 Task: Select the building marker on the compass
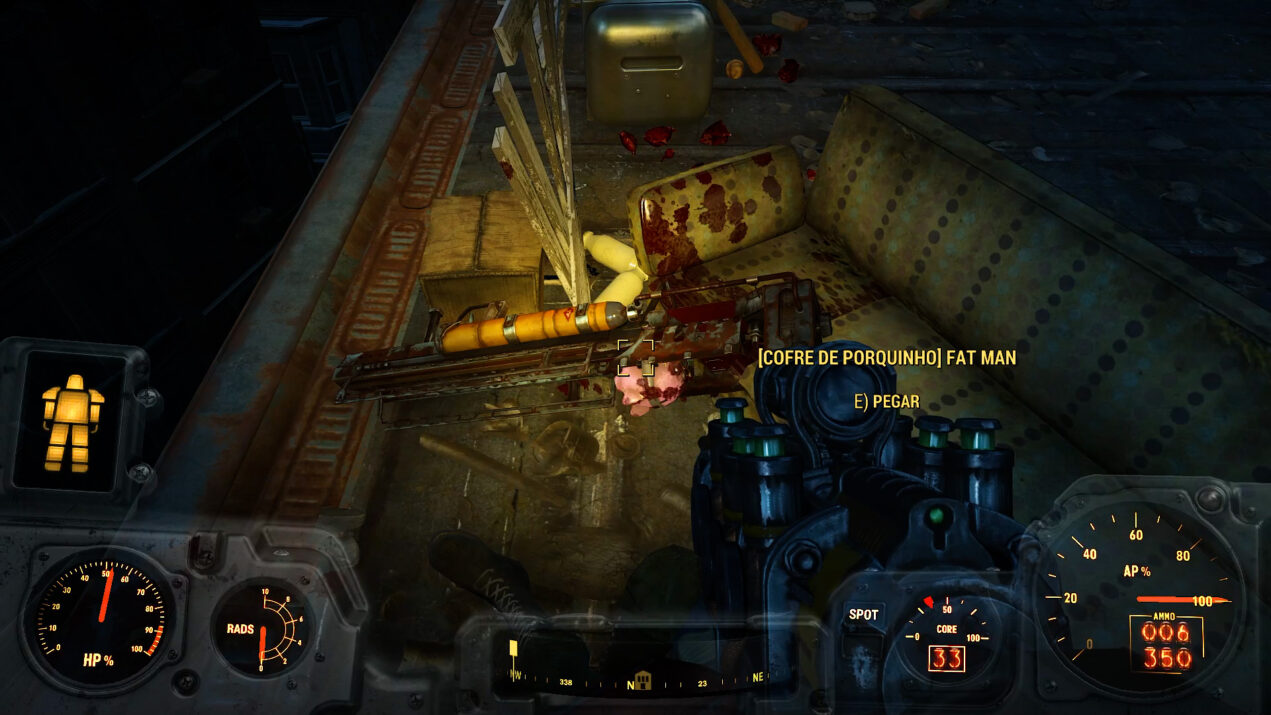[x=642, y=680]
